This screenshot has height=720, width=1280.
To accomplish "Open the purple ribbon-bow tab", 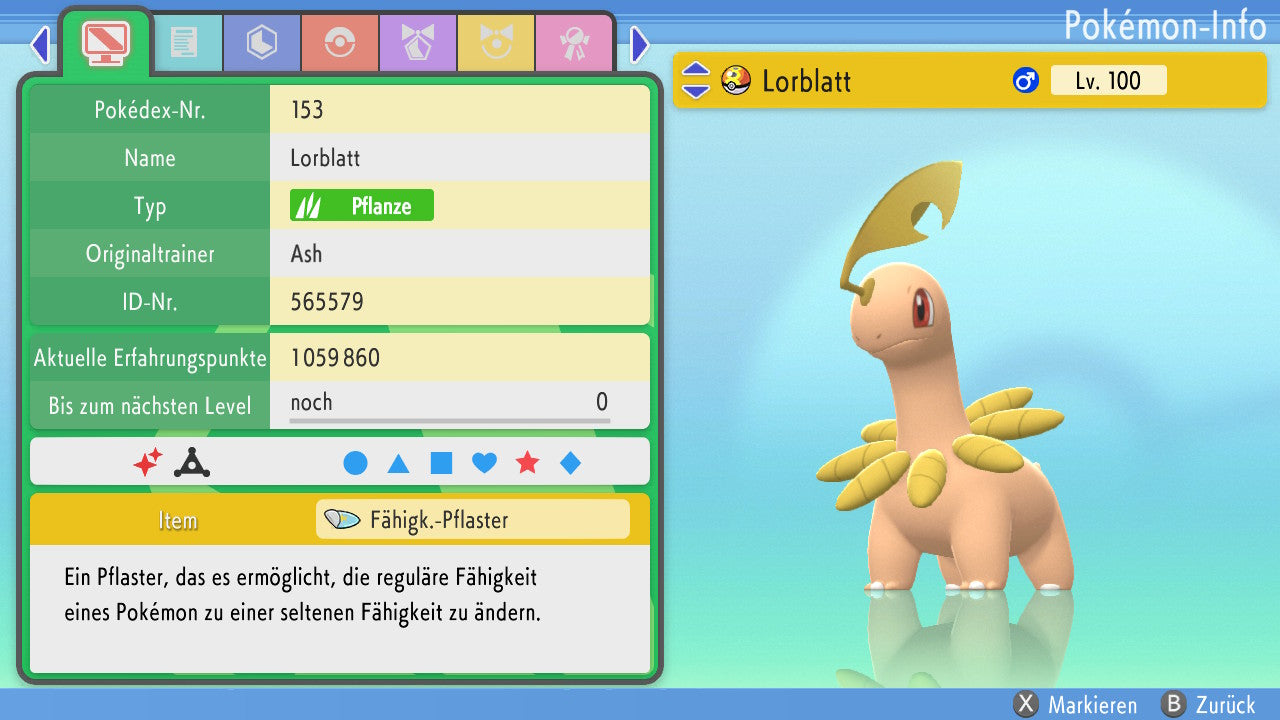I will pos(418,43).
